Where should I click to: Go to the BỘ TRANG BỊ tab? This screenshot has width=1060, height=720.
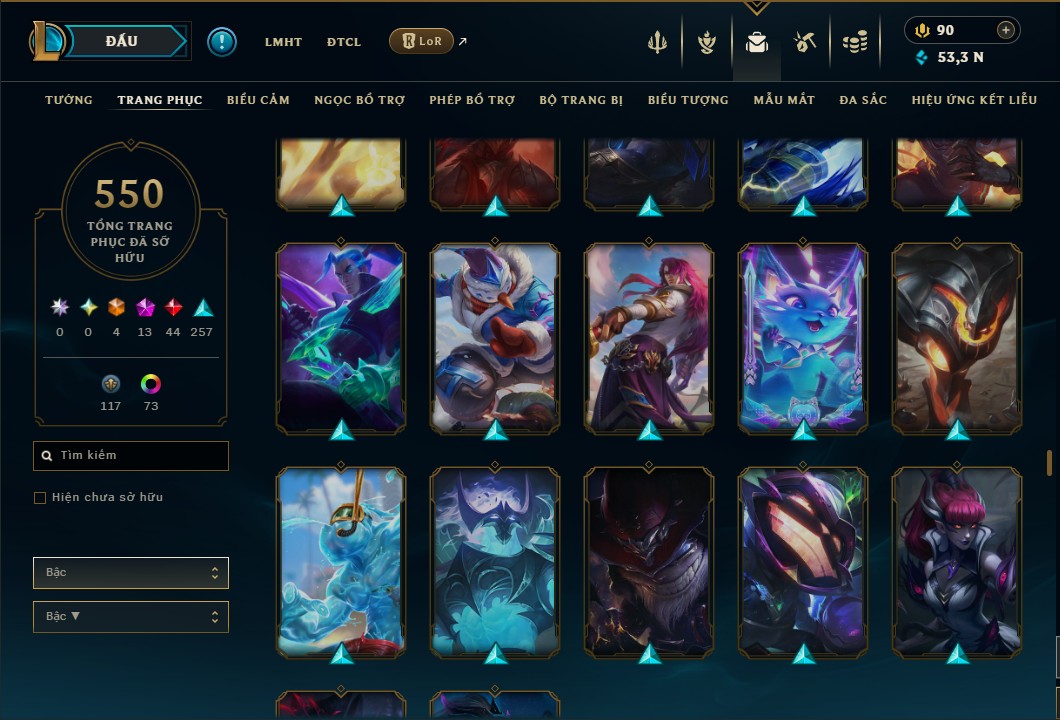point(581,100)
